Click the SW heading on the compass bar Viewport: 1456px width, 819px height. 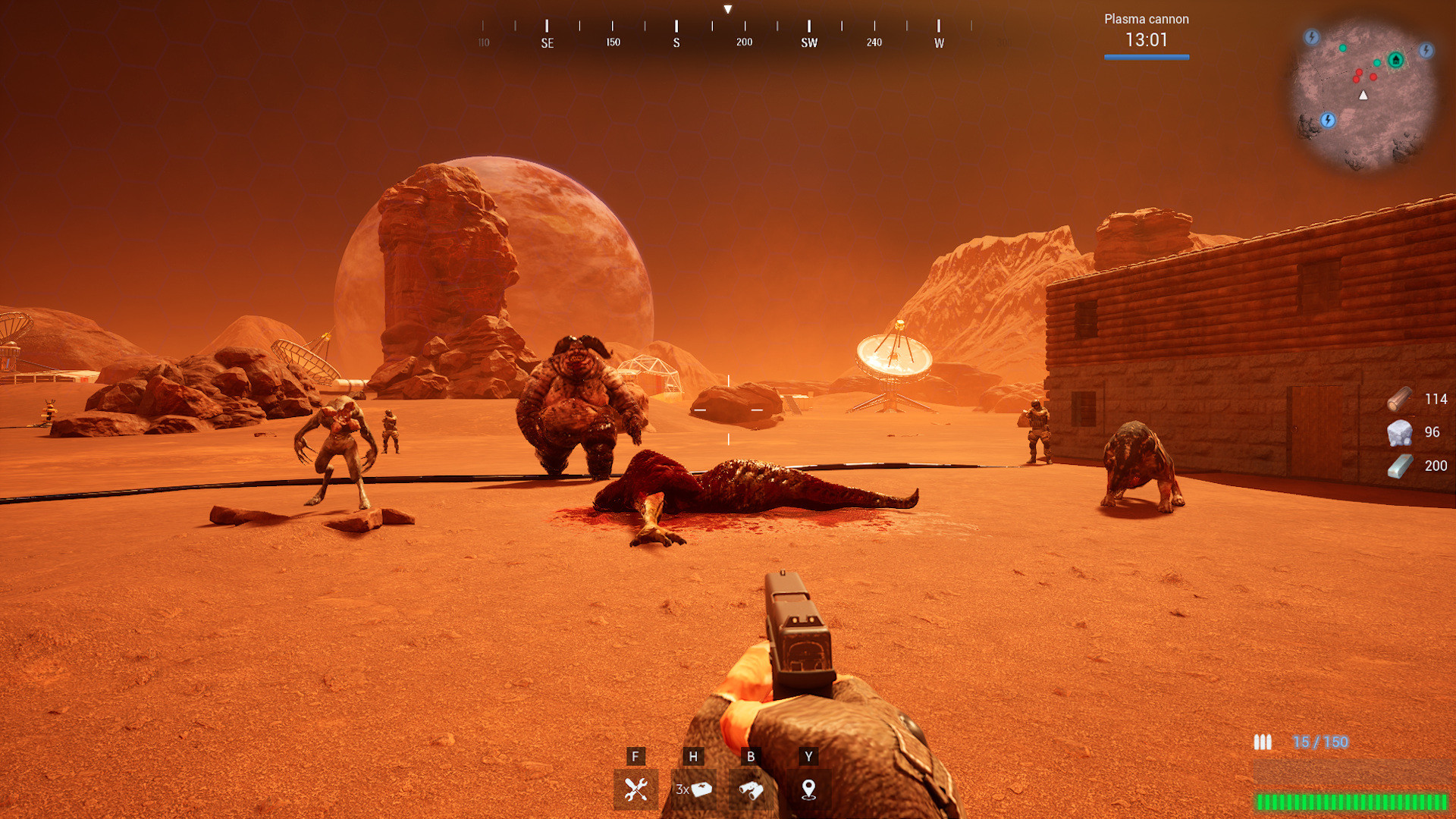[x=808, y=42]
